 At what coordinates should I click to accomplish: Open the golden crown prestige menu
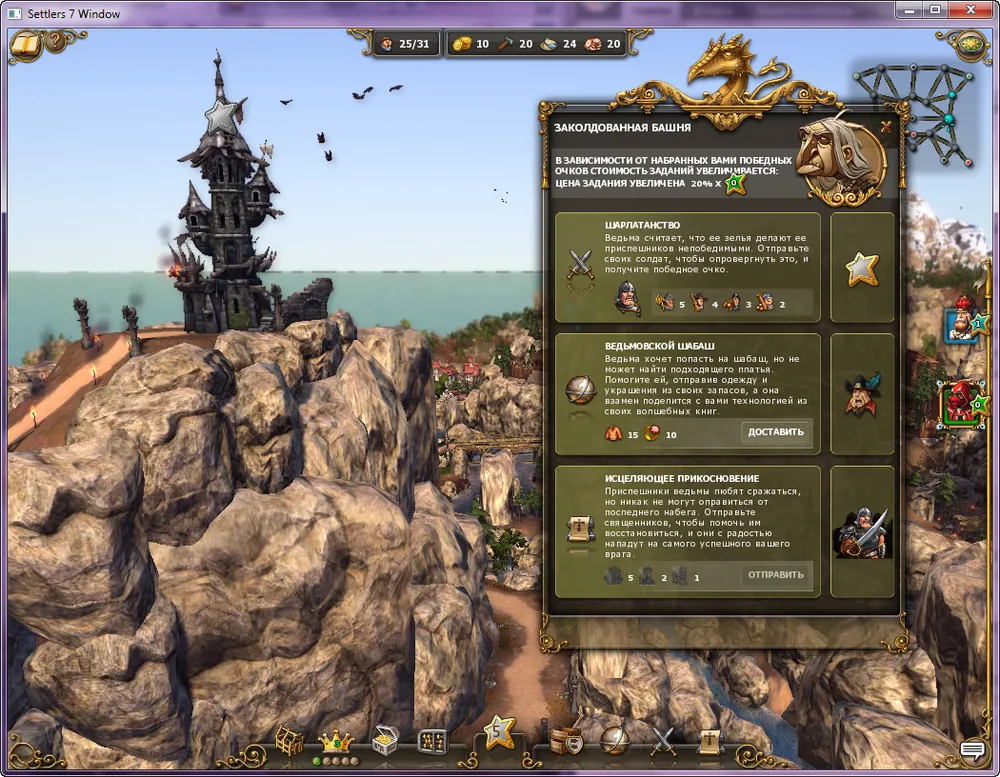(336, 741)
